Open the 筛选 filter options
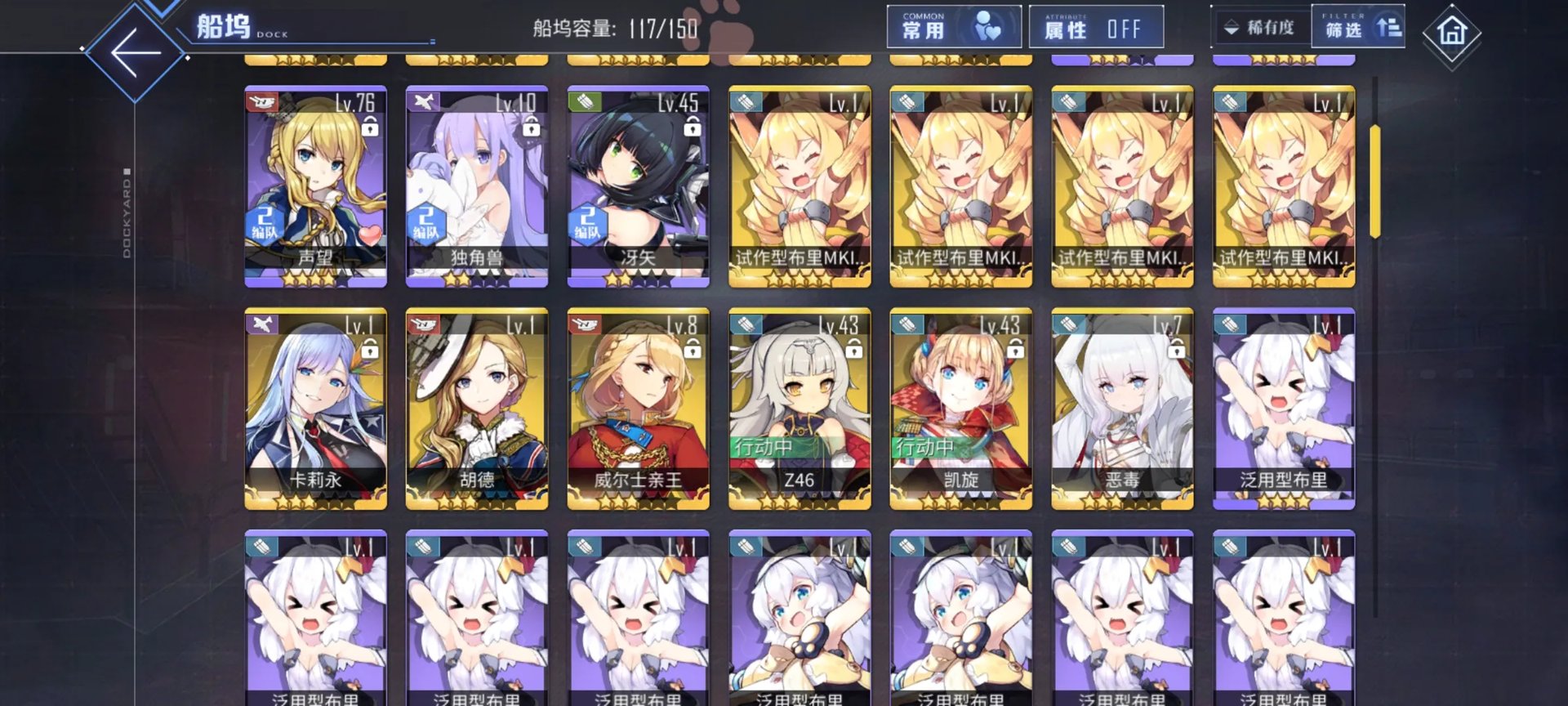The width and height of the screenshot is (1568, 706). point(1358,29)
